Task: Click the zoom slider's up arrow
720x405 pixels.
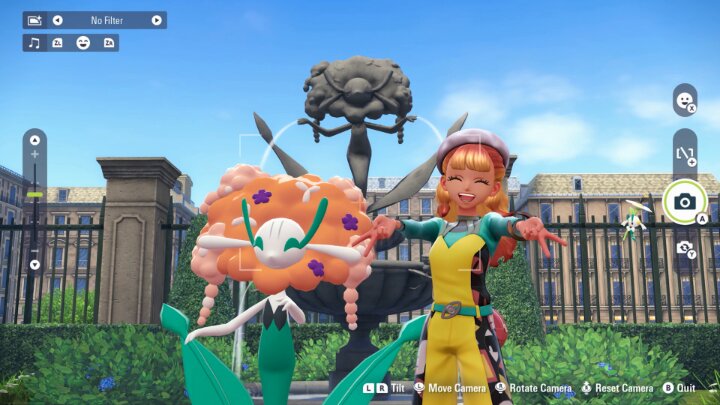Action: pyautogui.click(x=35, y=138)
